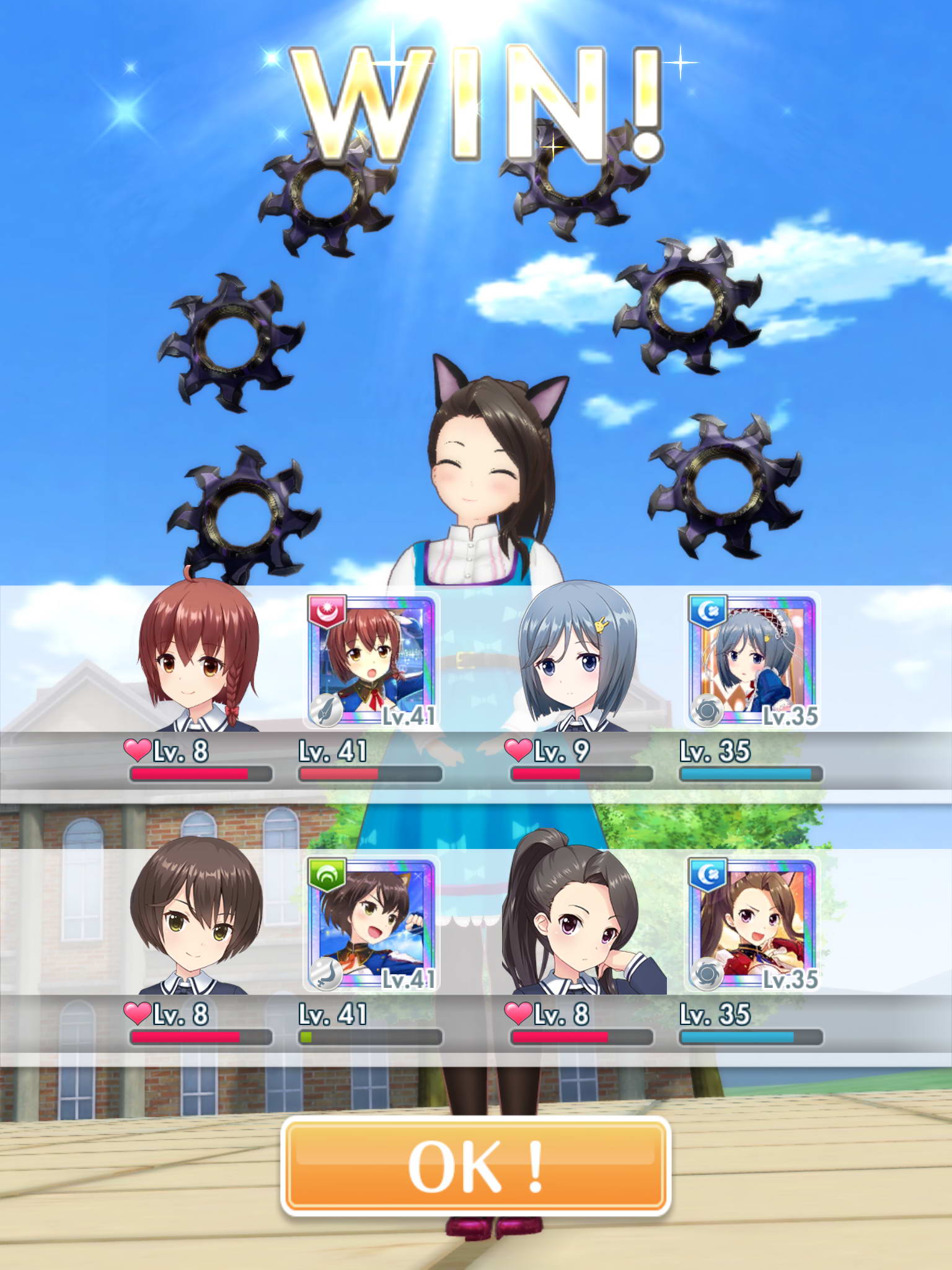Select the gray-haired maid's Lv.35 card
The height and width of the screenshot is (1270, 952).
[x=752, y=660]
